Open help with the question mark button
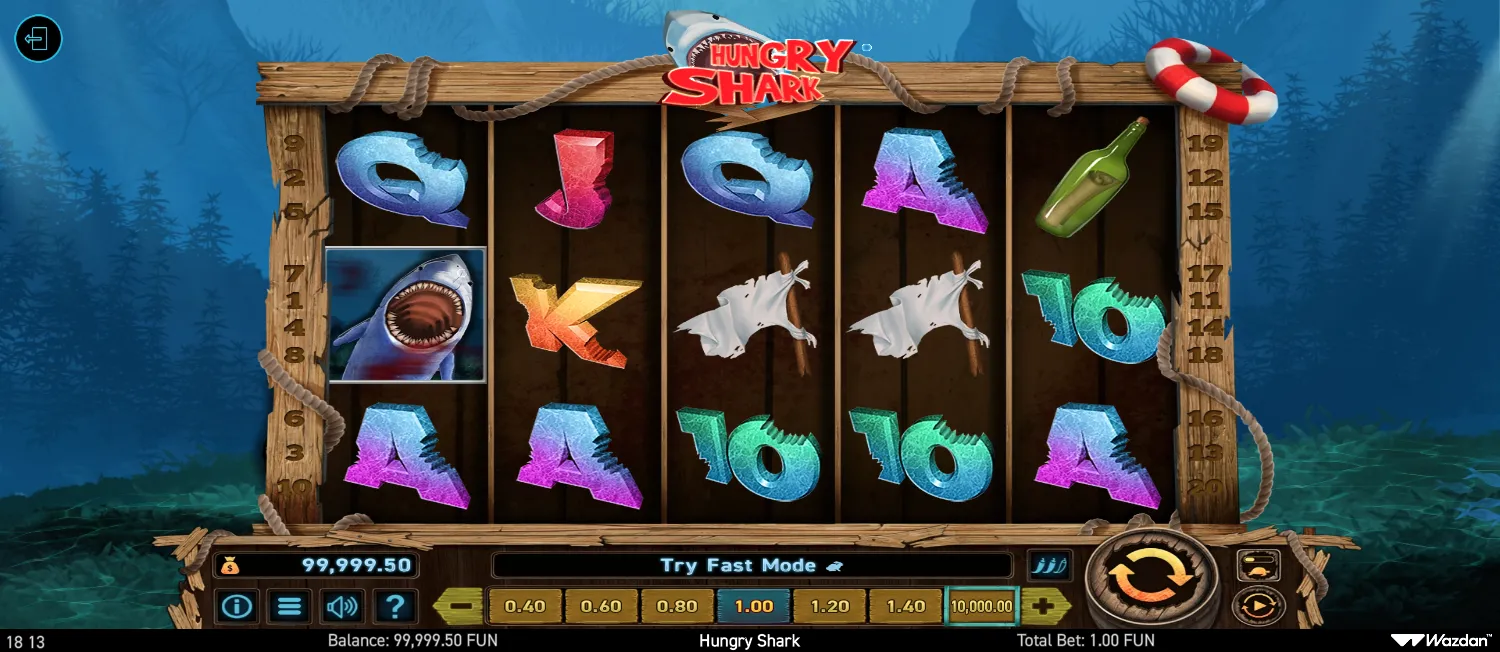This screenshot has width=1500, height=652. 396,606
